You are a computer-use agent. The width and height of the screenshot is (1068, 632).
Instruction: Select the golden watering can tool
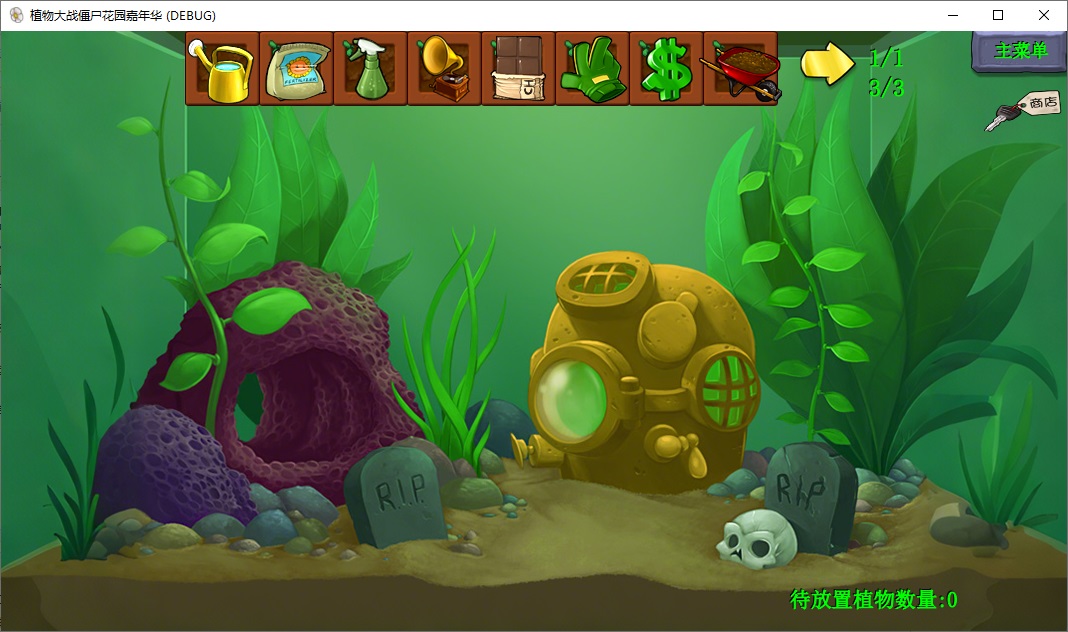pyautogui.click(x=222, y=68)
